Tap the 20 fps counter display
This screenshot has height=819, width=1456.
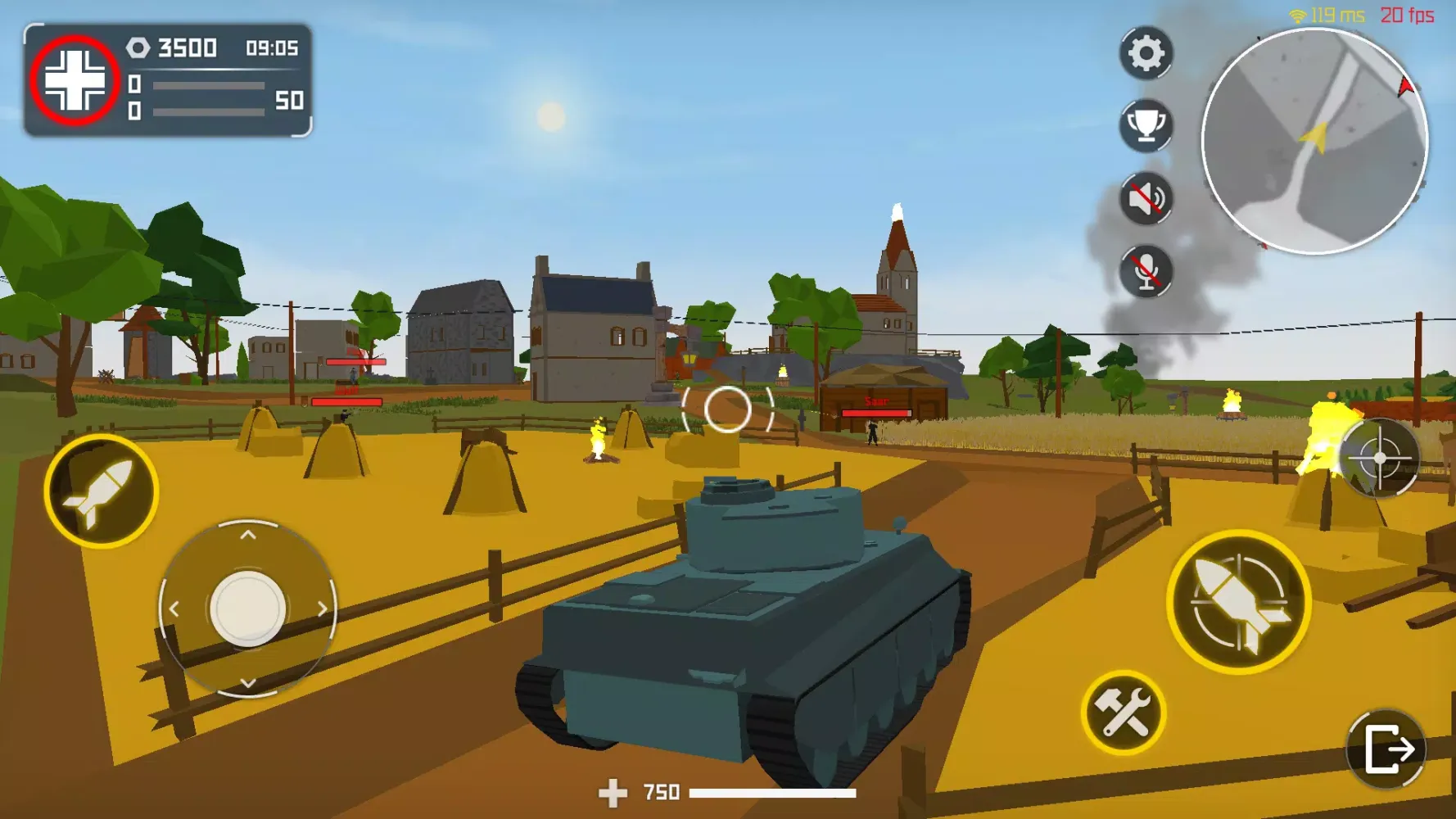click(x=1409, y=12)
